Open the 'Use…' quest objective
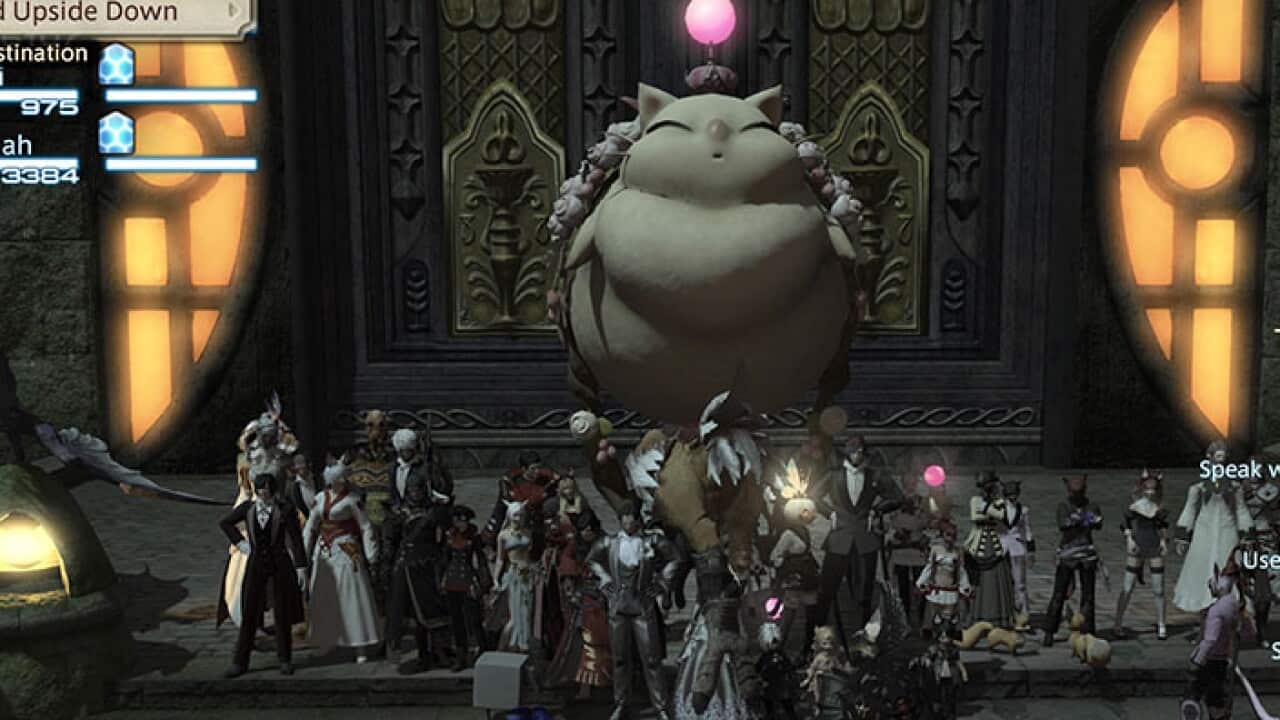The height and width of the screenshot is (720, 1280). point(1260,560)
